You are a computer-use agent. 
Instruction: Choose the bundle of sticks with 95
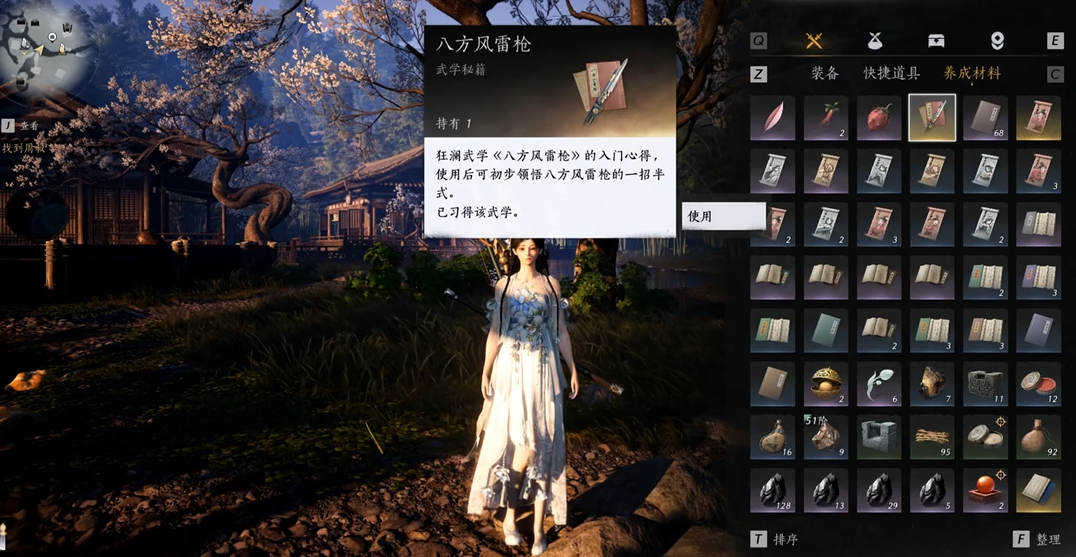pos(932,437)
